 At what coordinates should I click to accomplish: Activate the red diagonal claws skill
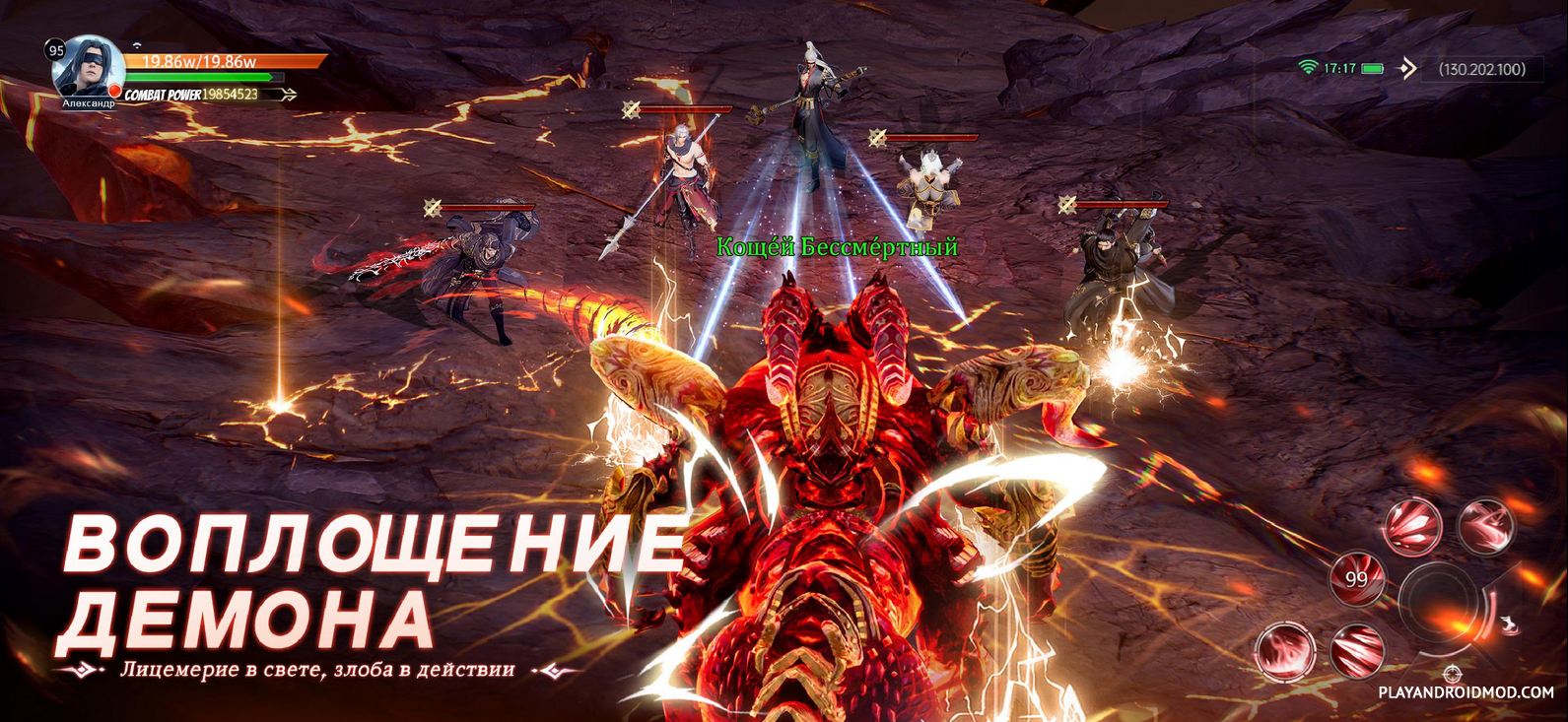tap(1357, 650)
